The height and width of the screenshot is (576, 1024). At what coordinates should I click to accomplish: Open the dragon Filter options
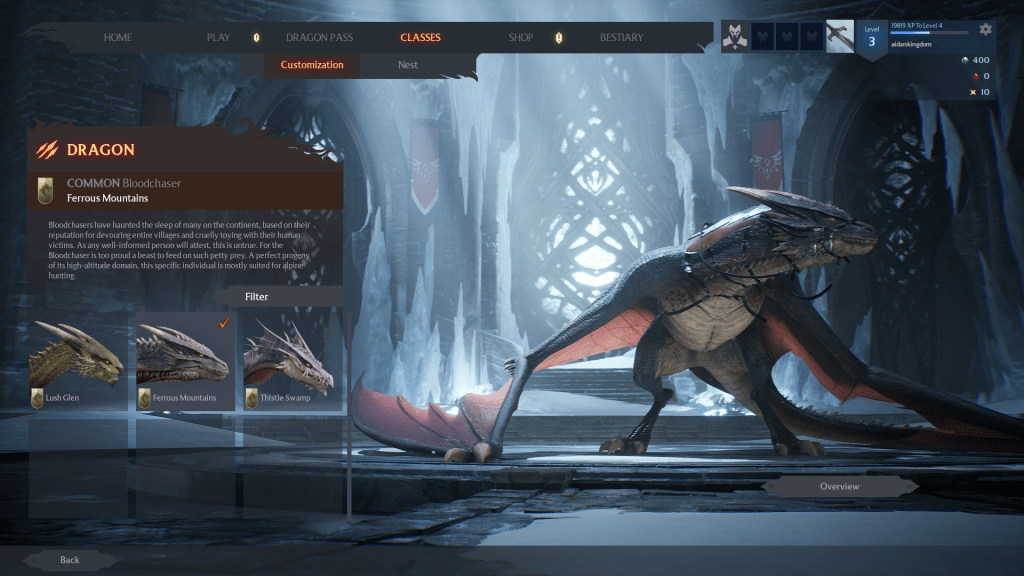point(257,297)
